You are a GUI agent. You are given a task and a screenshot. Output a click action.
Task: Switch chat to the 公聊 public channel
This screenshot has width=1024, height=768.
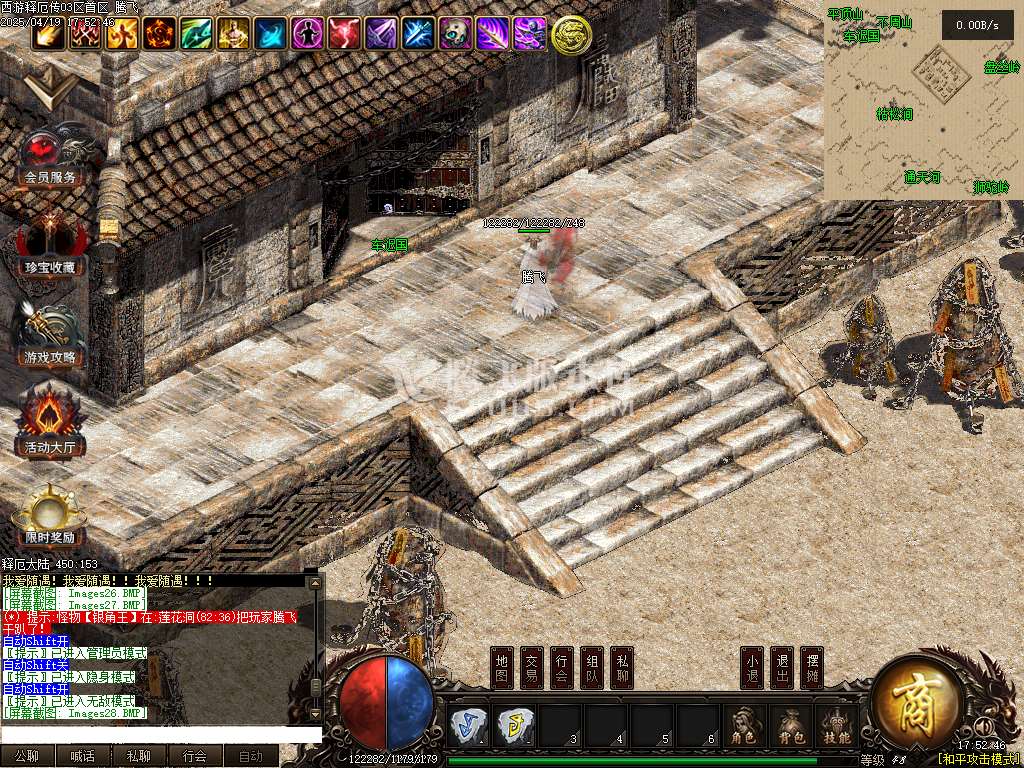pyautogui.click(x=27, y=757)
